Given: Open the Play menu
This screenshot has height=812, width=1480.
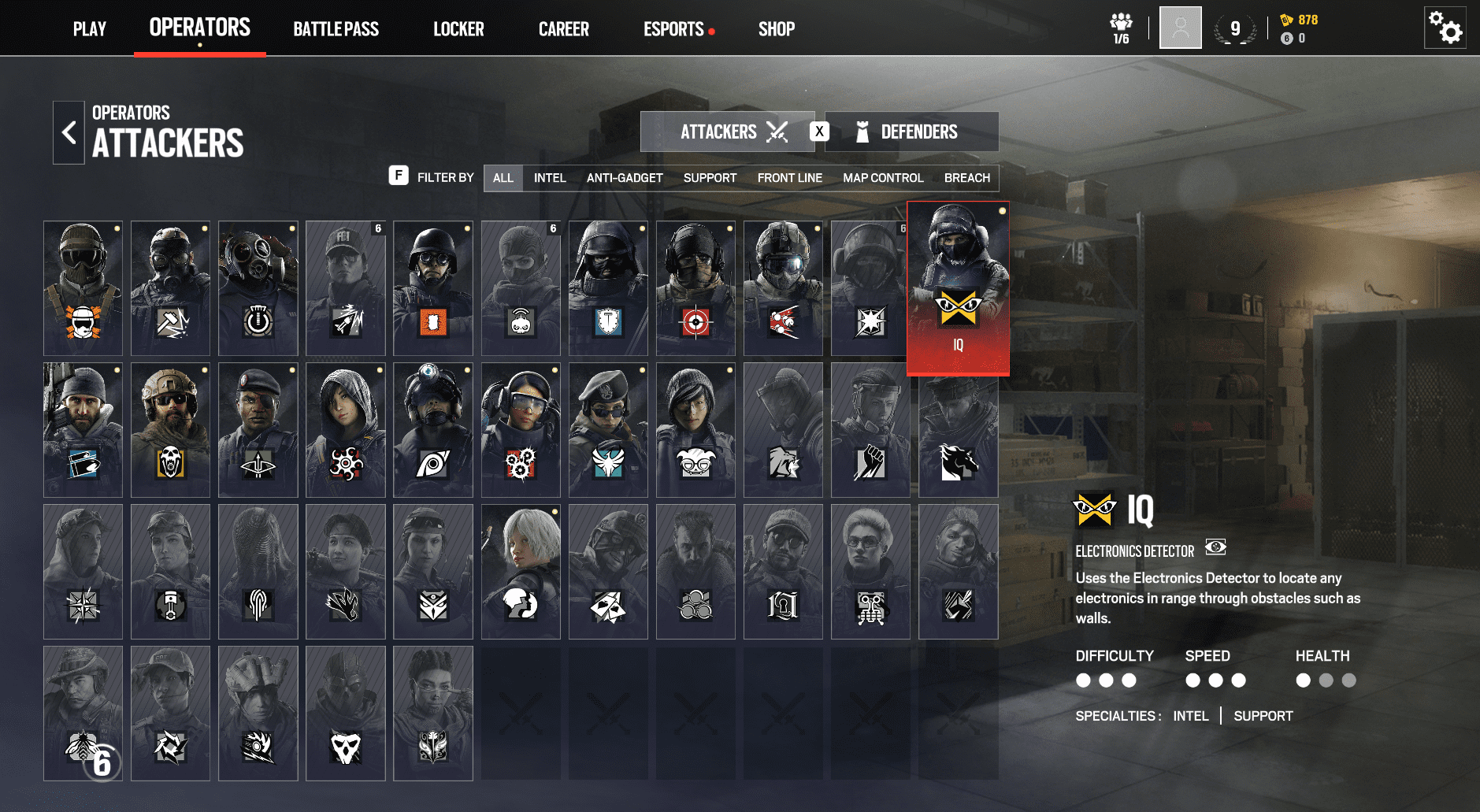Looking at the screenshot, I should (89, 29).
